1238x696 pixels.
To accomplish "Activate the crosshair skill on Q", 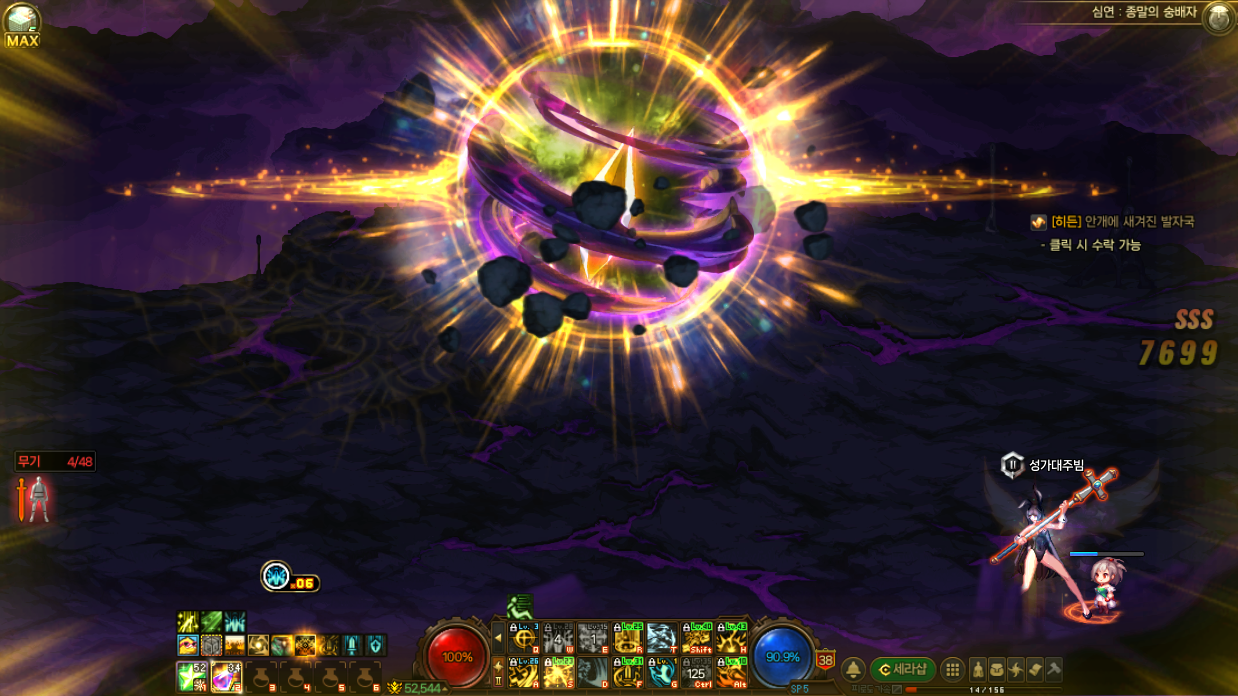I will tap(524, 638).
